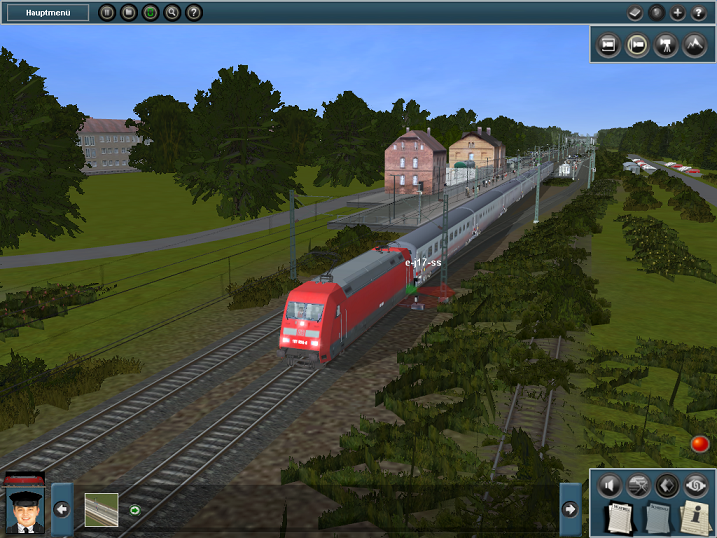The image size is (717, 538).
Task: Pause the simulation with the pause button
Action: (108, 13)
